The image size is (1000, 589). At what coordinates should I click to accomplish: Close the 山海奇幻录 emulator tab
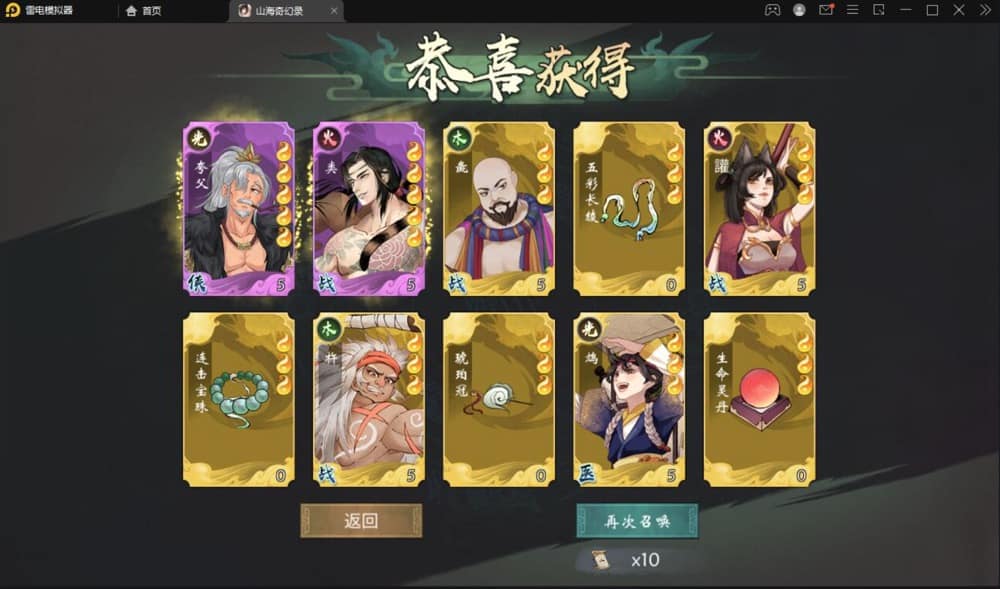tap(334, 11)
